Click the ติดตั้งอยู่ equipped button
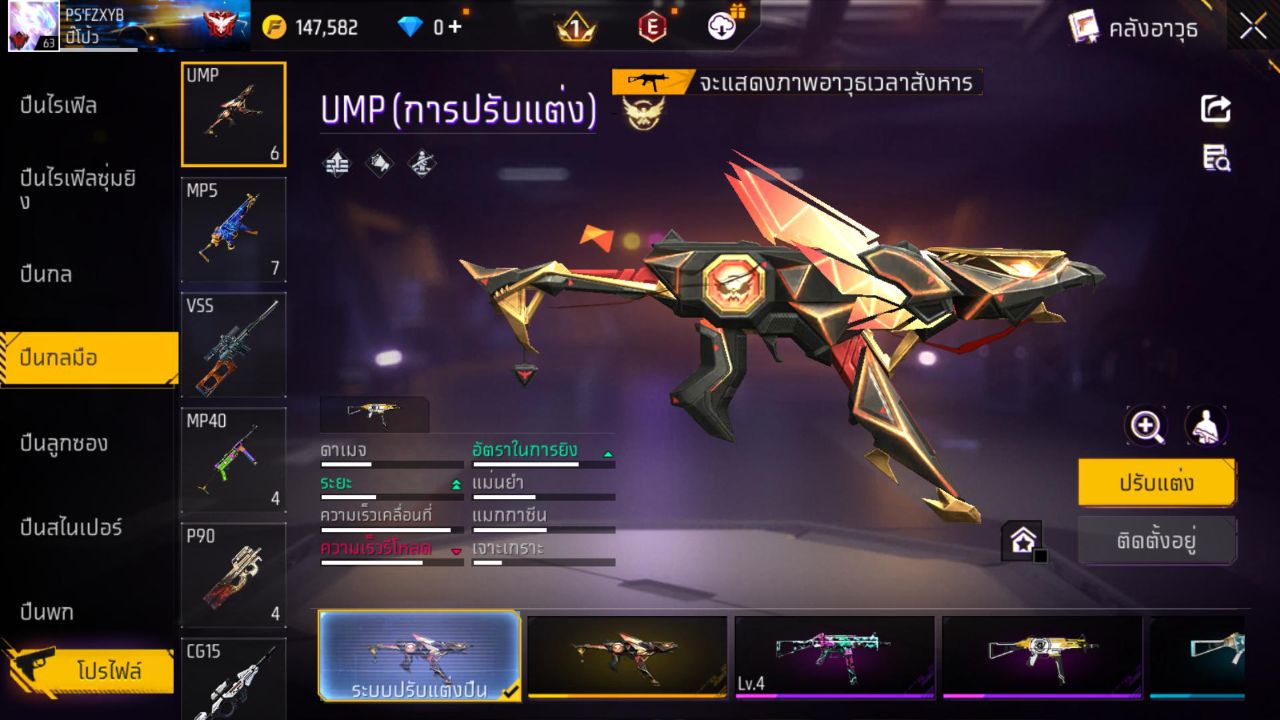The image size is (1280, 720). (x=1157, y=541)
